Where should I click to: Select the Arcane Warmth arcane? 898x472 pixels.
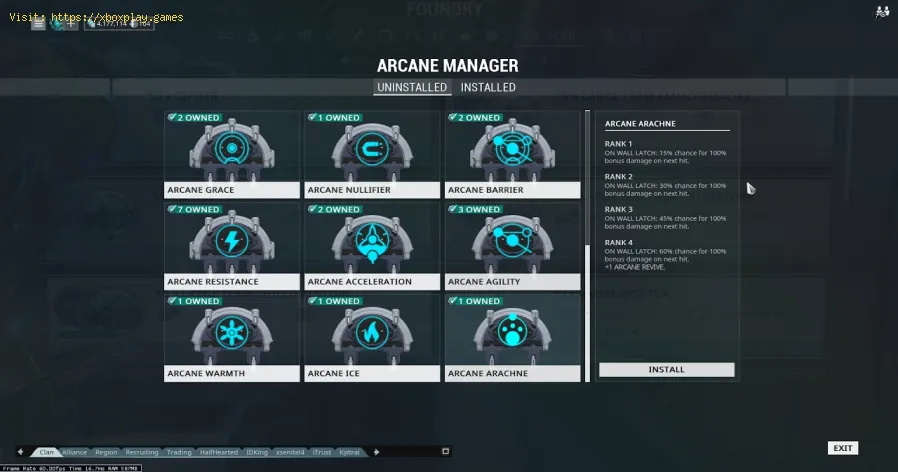[231, 338]
